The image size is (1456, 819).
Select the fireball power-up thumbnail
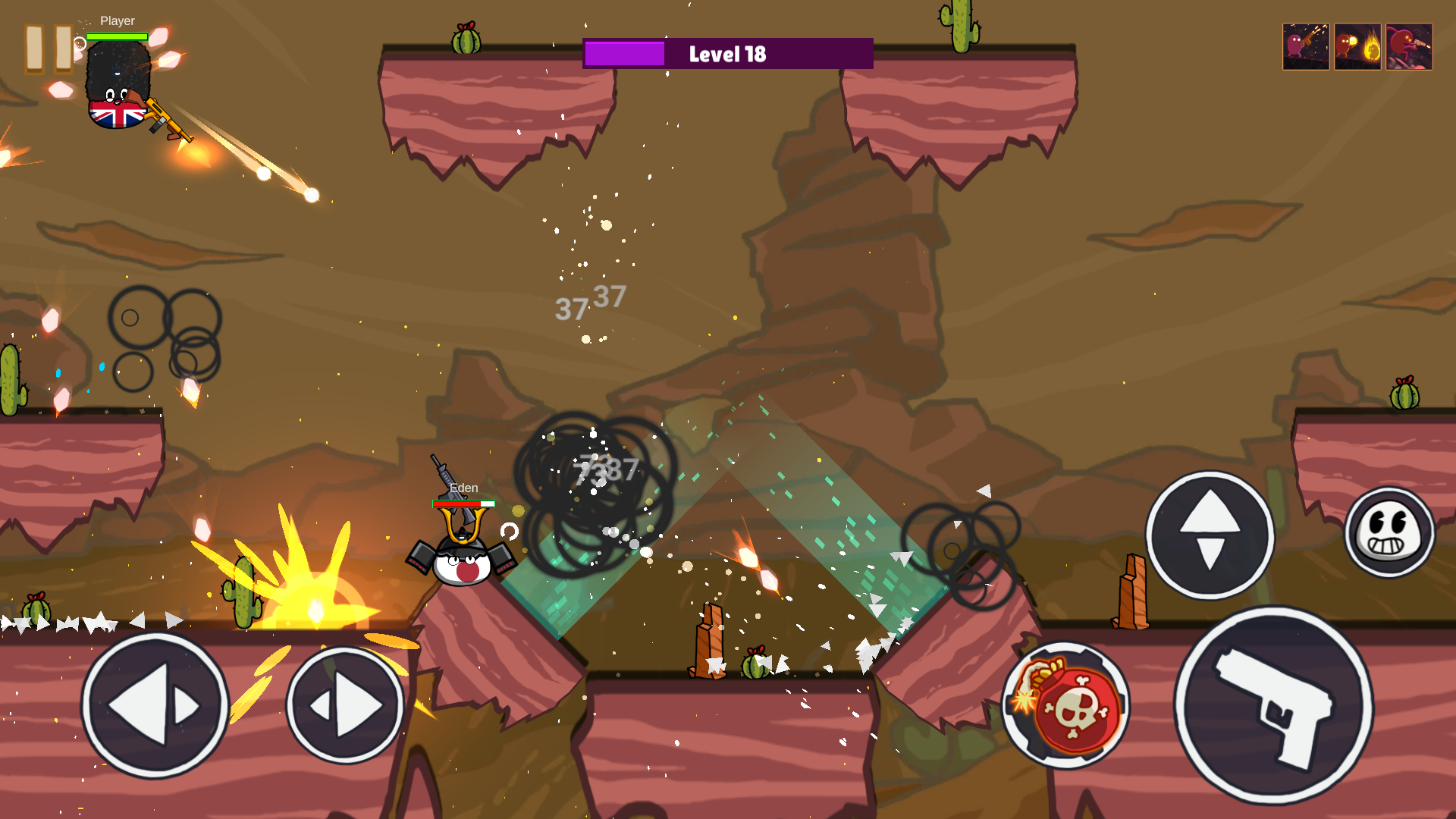1357,47
